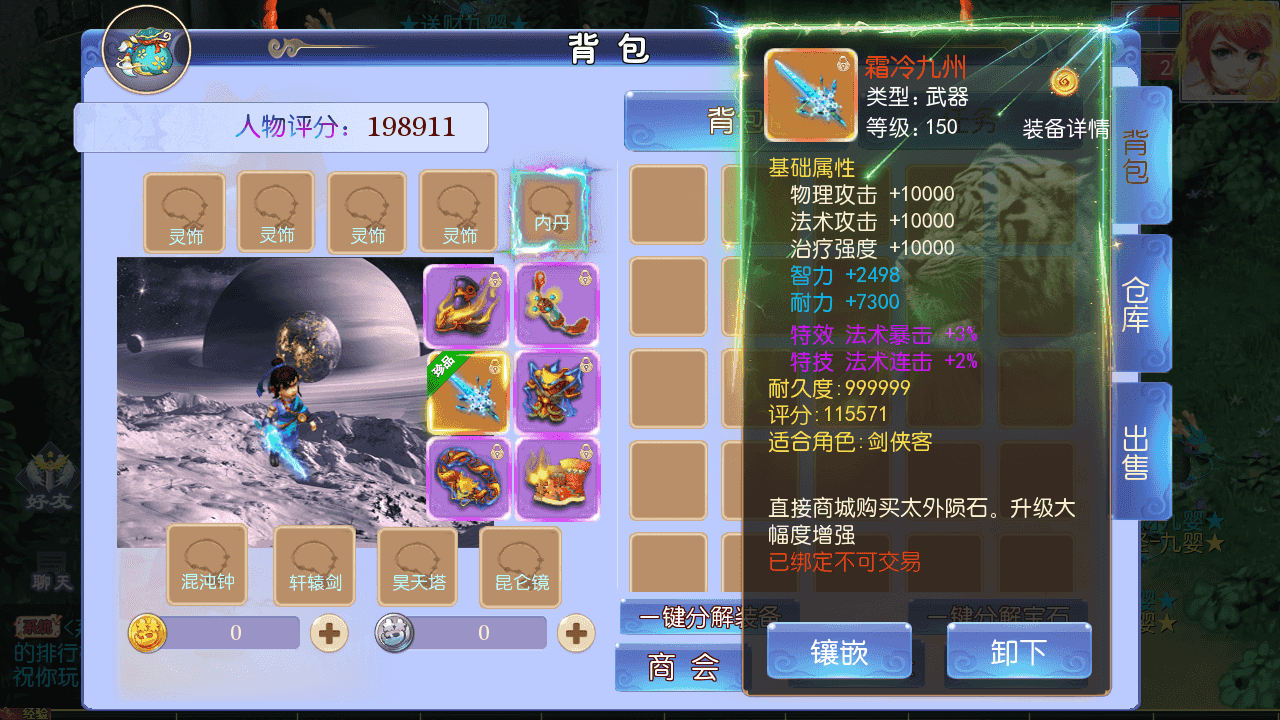Select the 霜冷九州 weapon icon in the equipment grid
The height and width of the screenshot is (720, 1280).
pyautogui.click(x=466, y=390)
